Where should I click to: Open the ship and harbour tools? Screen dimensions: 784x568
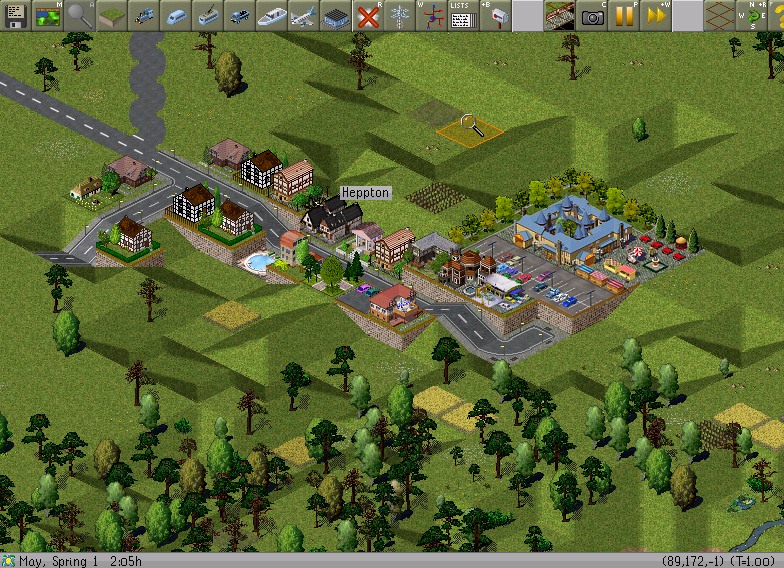pyautogui.click(x=272, y=15)
